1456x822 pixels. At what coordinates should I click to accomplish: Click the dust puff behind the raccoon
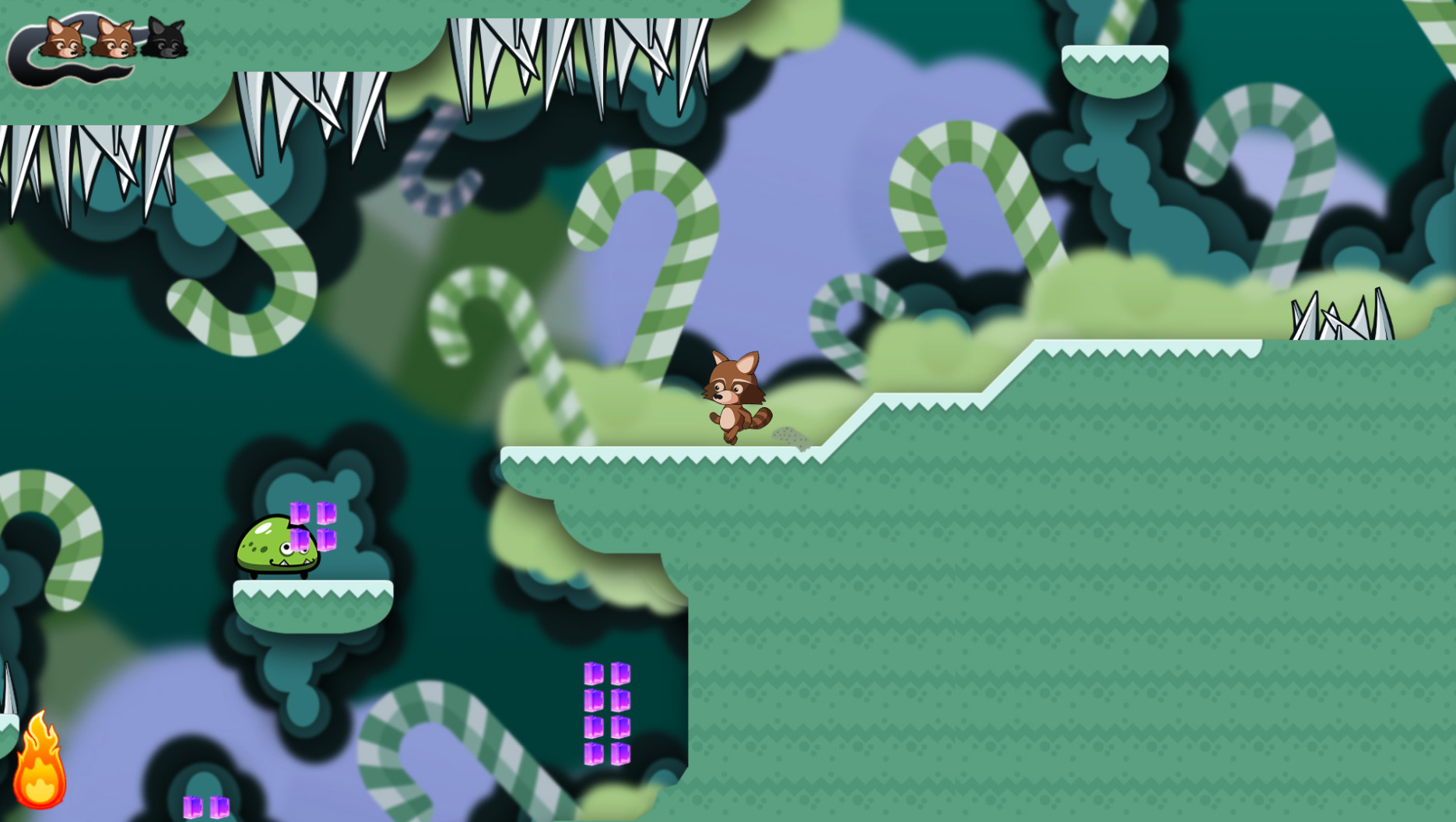(x=790, y=438)
